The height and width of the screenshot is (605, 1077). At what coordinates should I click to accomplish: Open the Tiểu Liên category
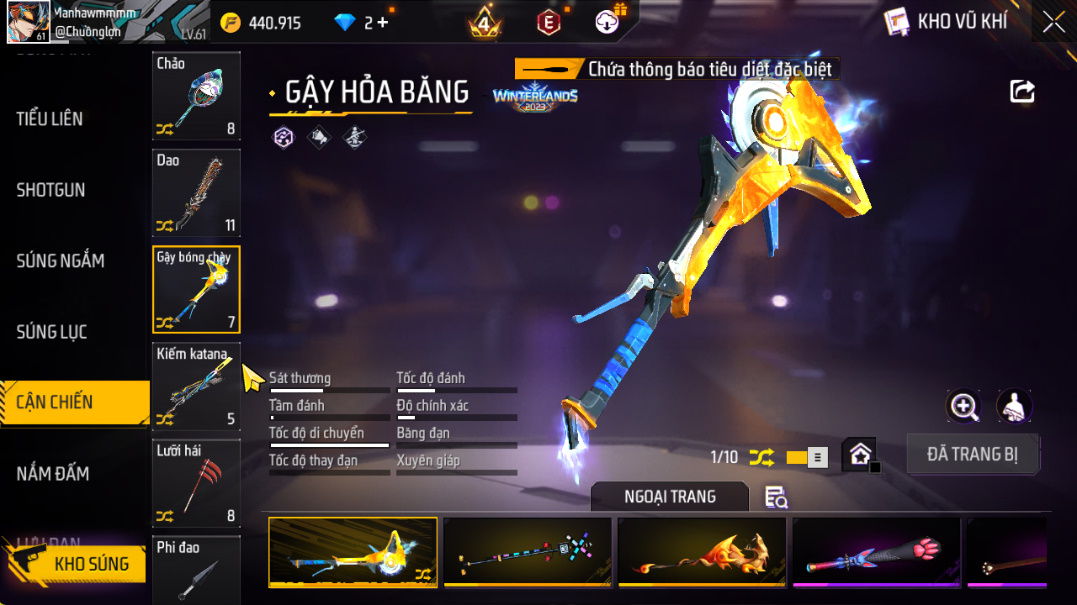tap(50, 119)
